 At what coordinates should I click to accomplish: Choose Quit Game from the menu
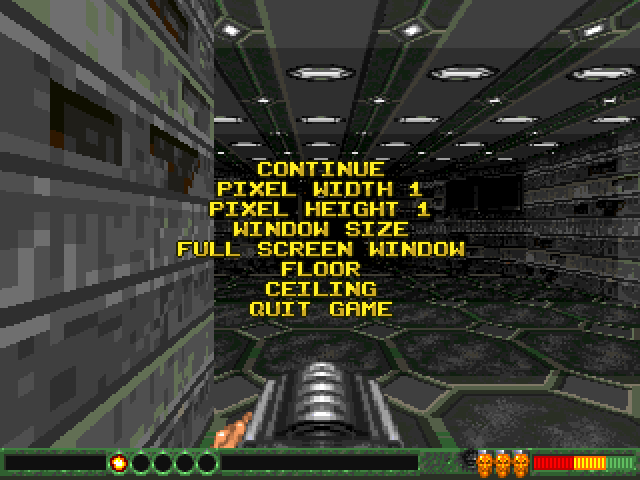pos(320,309)
